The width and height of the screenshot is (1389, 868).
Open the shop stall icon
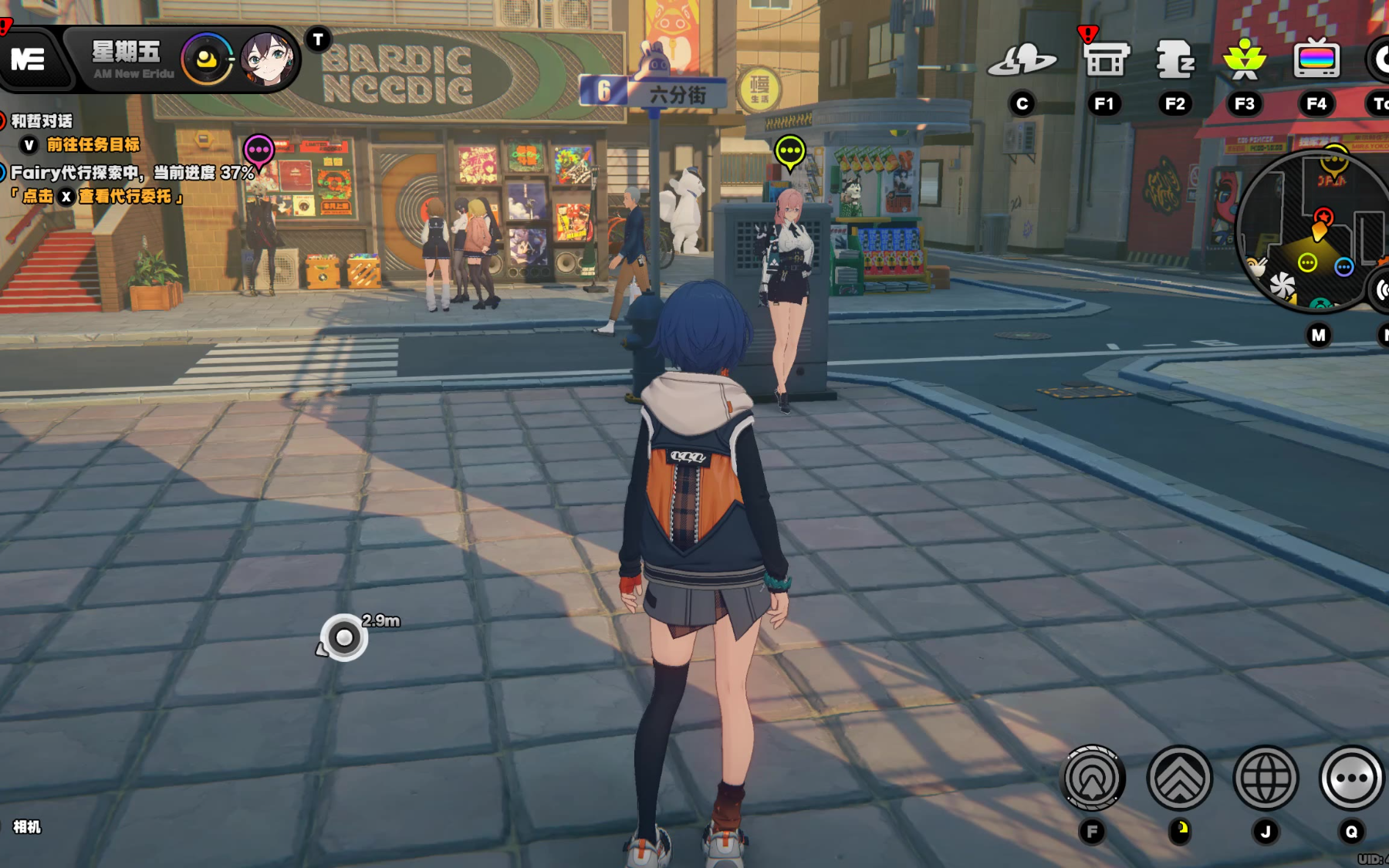(1104, 59)
